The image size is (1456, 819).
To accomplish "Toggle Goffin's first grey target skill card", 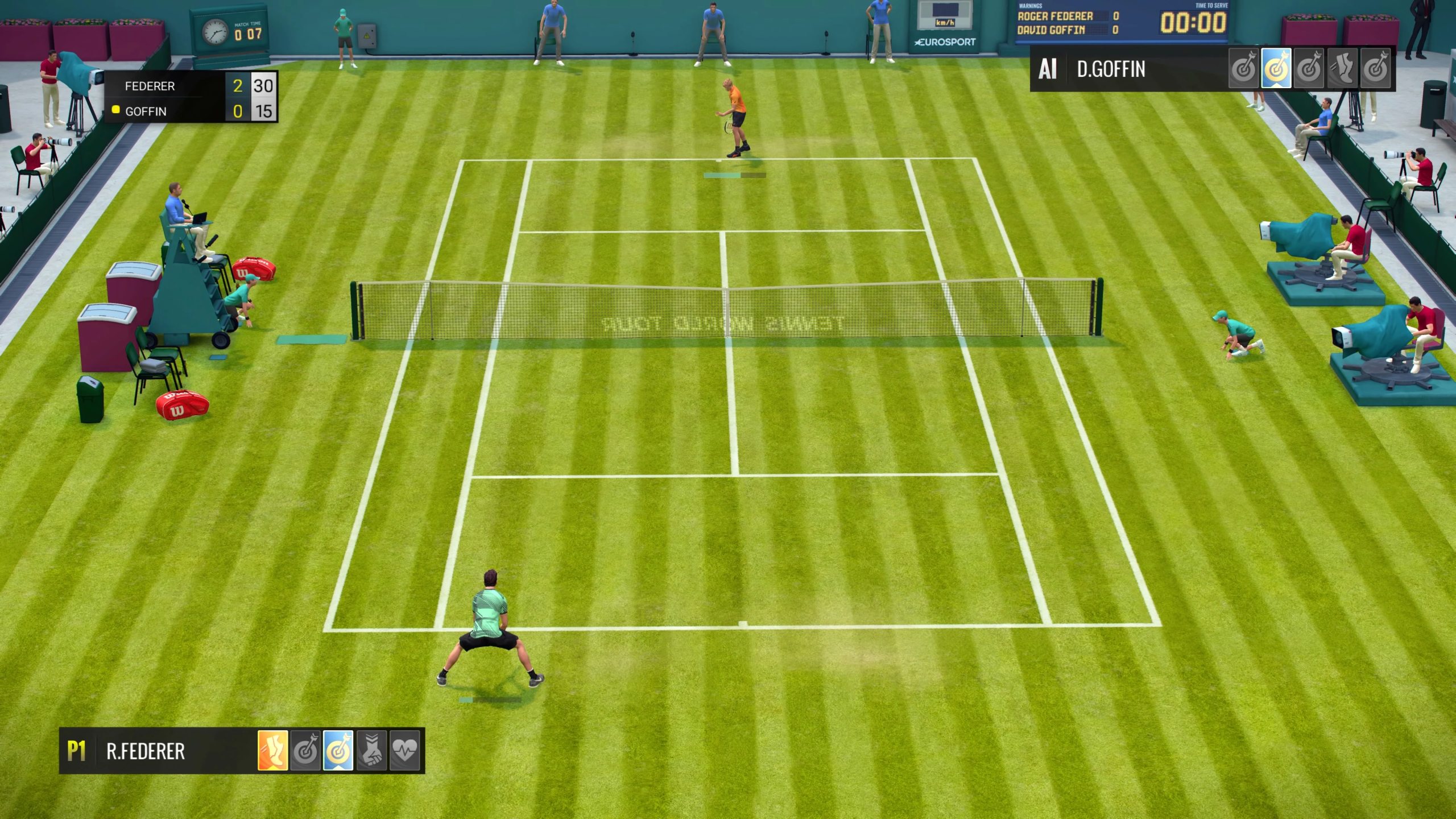I will 1244,69.
